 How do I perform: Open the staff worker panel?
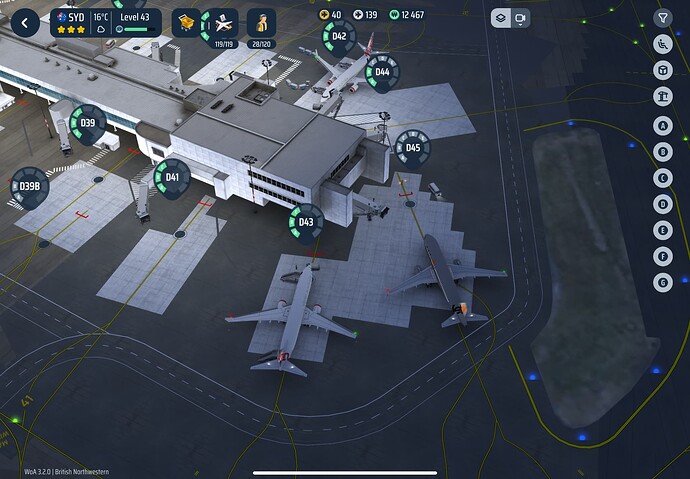261,23
